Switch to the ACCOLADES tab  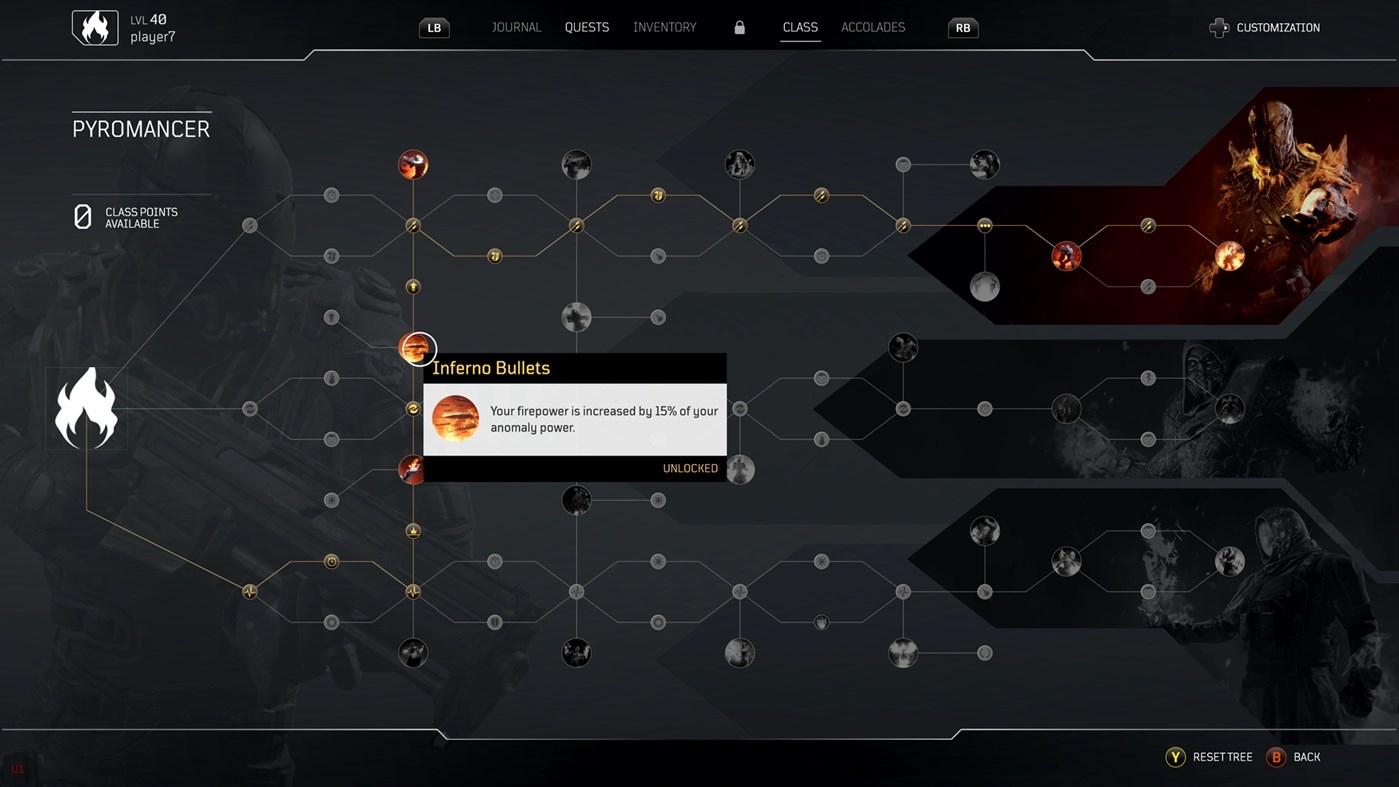click(x=872, y=27)
